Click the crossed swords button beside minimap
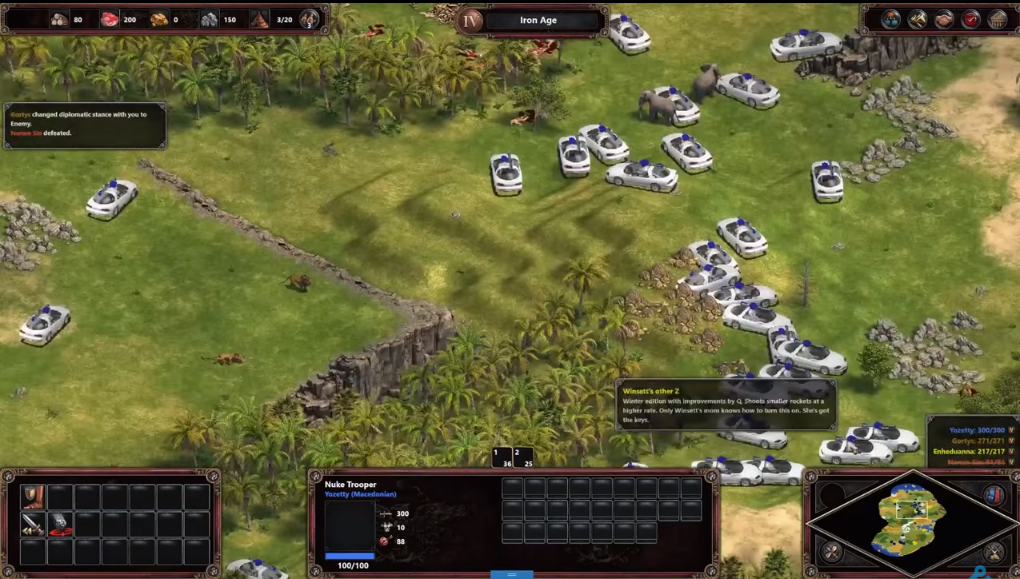This screenshot has height=579, width=1020. (x=994, y=550)
